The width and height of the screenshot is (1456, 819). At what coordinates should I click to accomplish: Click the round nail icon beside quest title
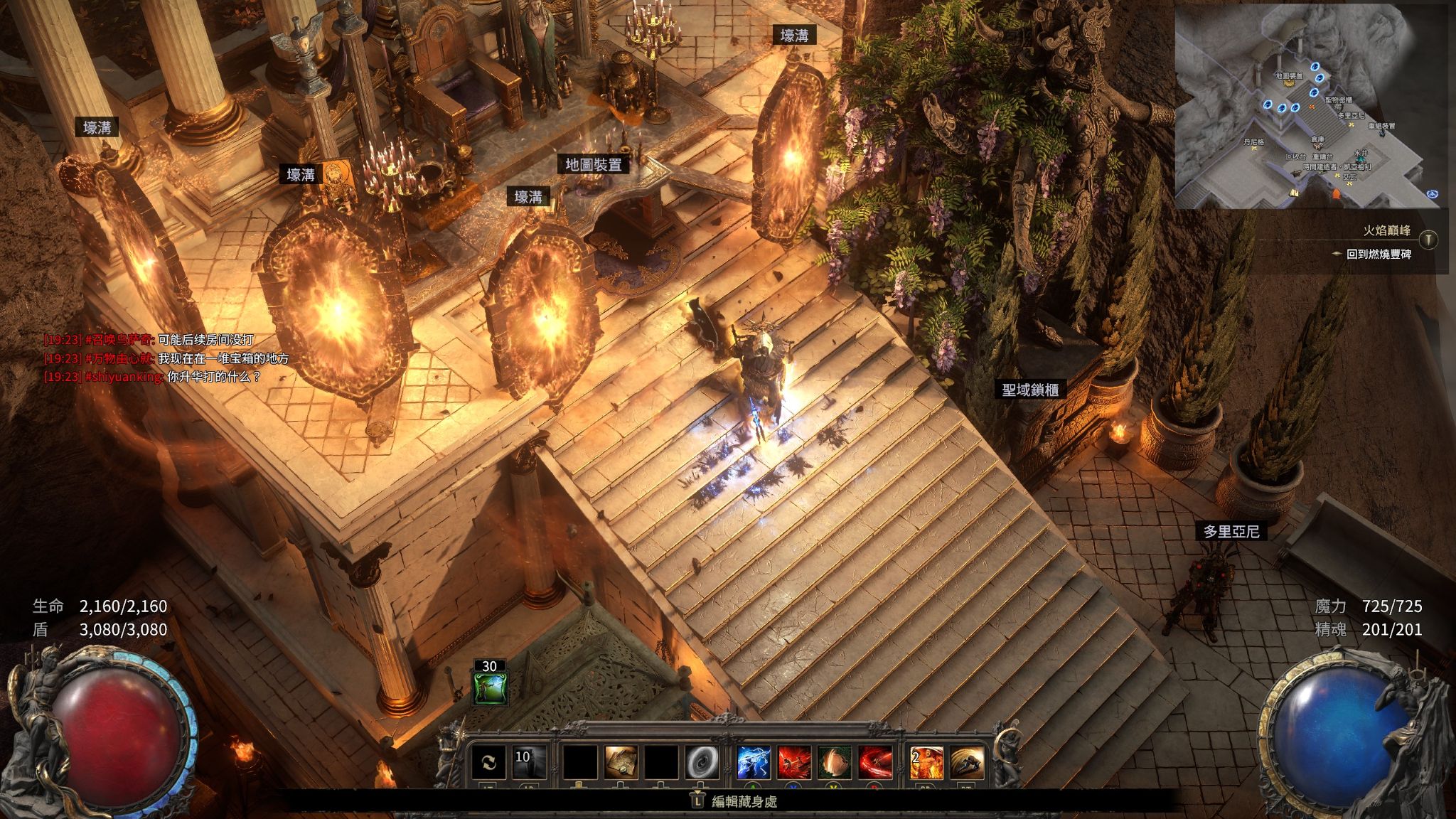click(1428, 239)
